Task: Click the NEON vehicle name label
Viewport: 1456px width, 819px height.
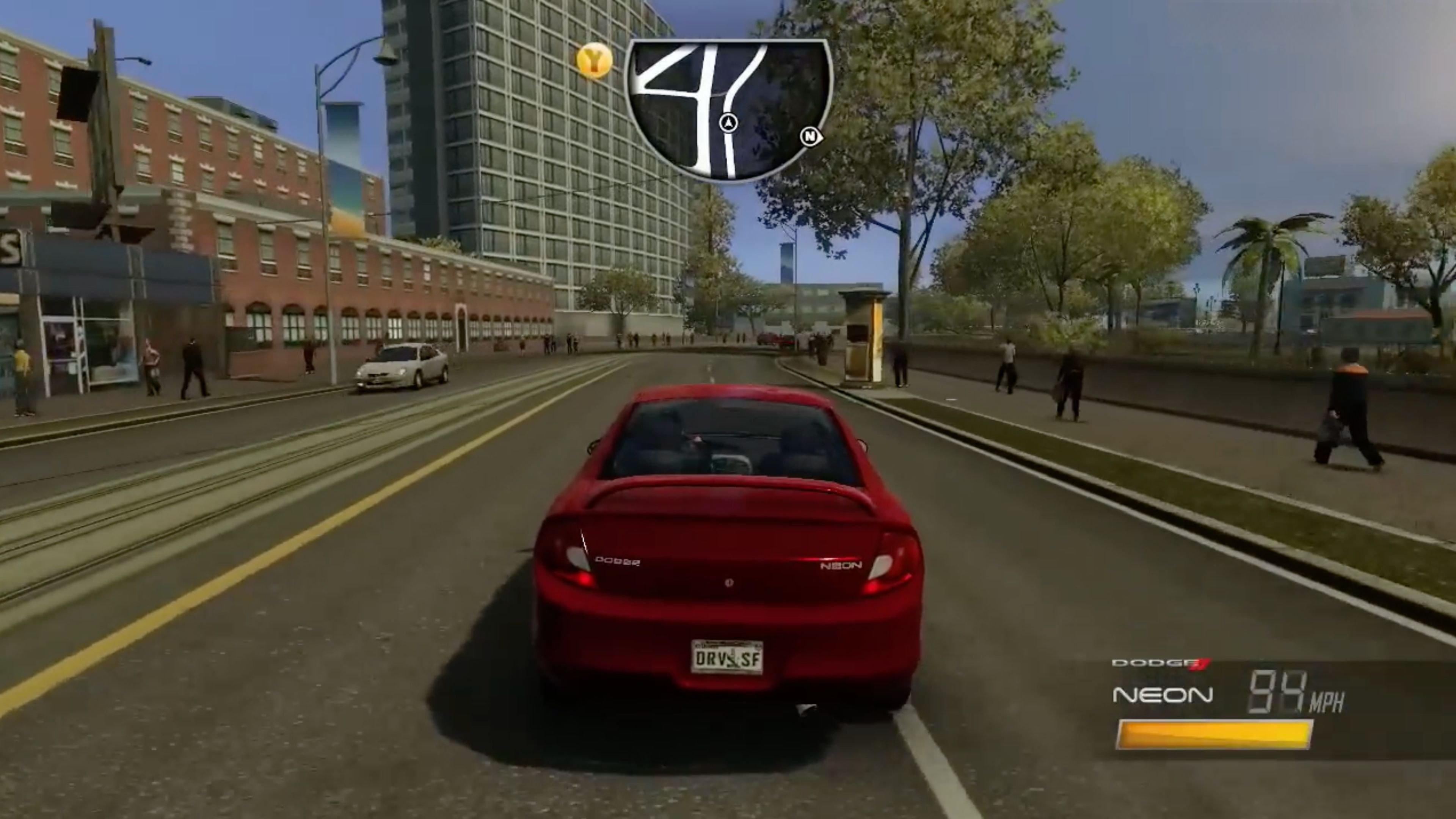Action: (1163, 695)
